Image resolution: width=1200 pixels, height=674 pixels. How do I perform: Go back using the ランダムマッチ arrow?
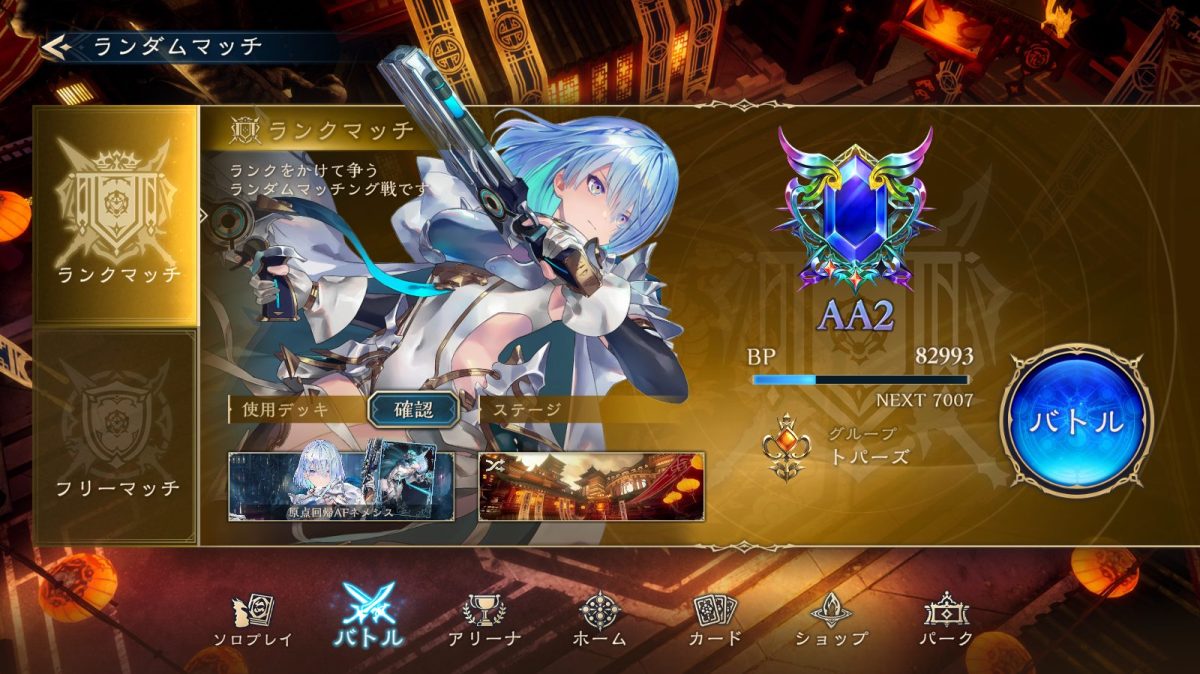56,46
